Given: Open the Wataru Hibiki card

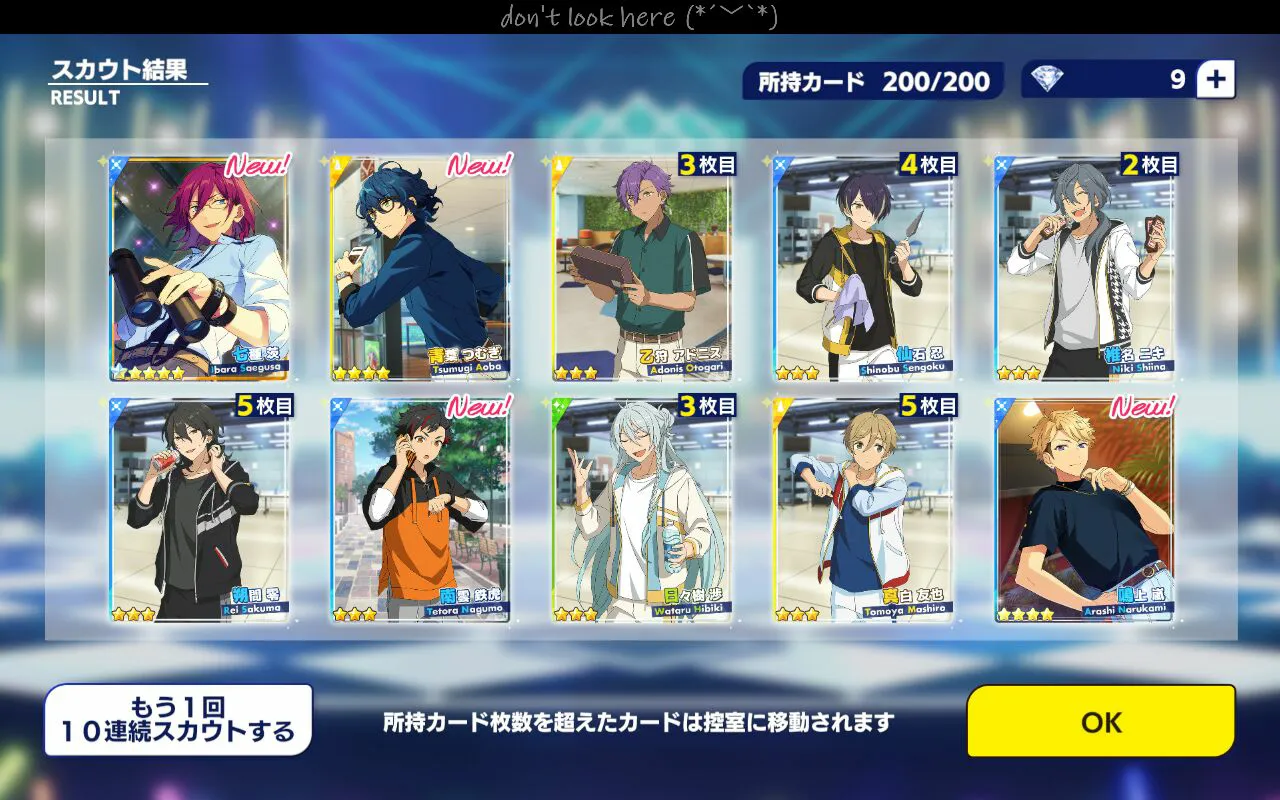Looking at the screenshot, I should coord(642,510).
